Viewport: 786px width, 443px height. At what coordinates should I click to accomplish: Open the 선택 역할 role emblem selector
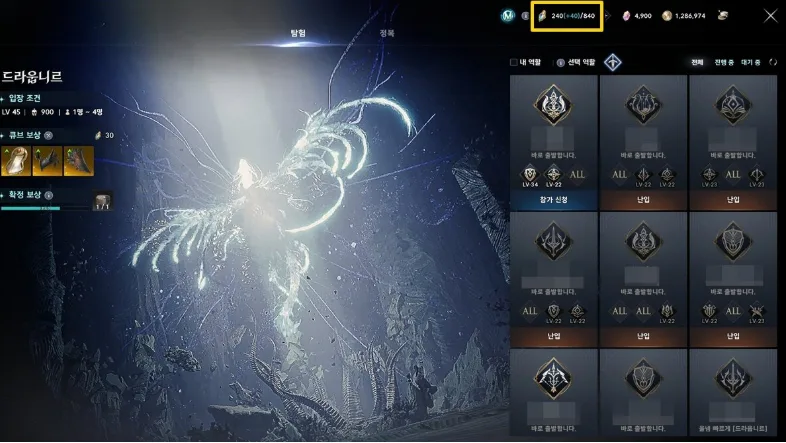coord(612,62)
